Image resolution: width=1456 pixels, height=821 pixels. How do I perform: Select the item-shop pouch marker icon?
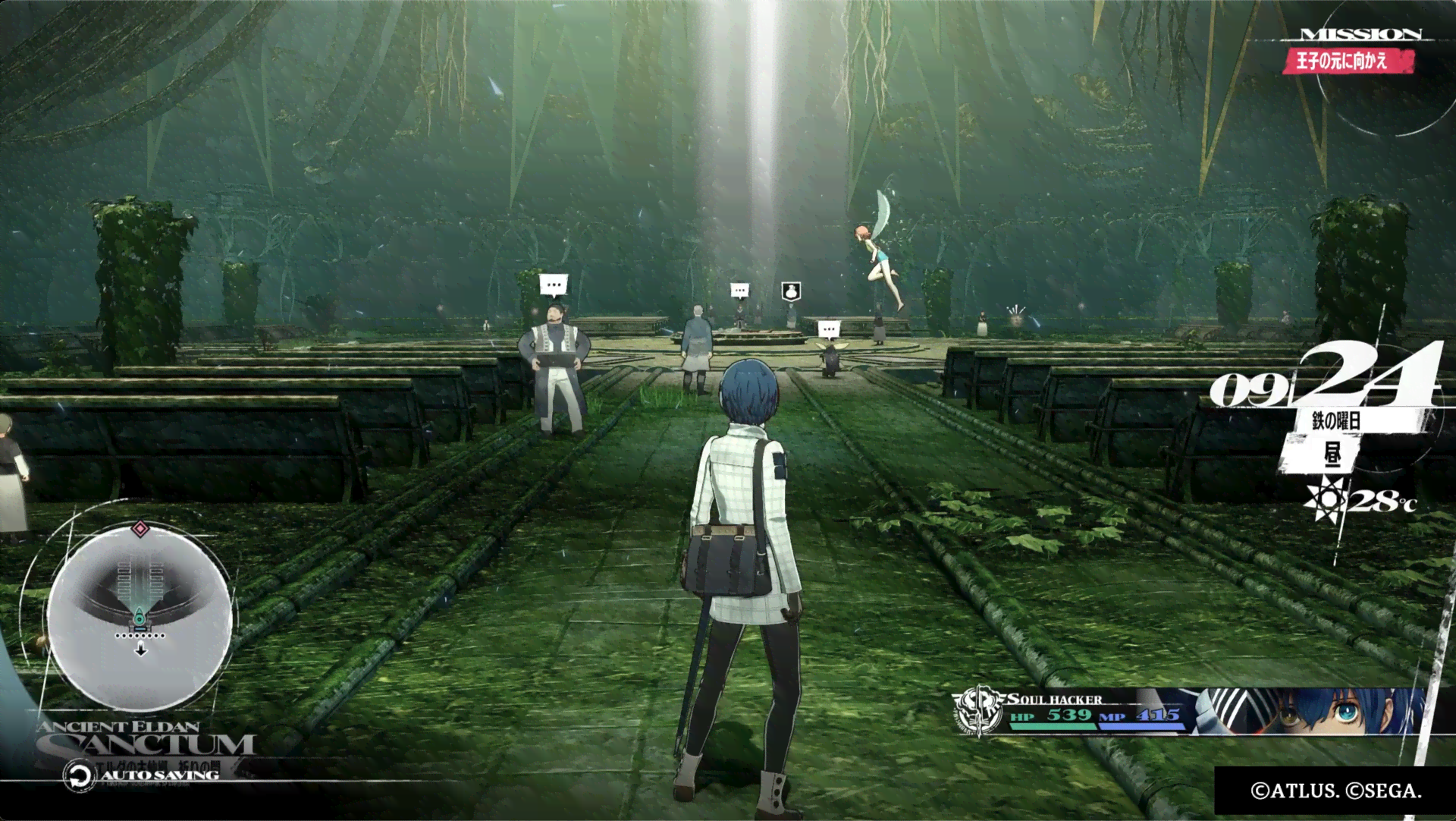click(791, 291)
